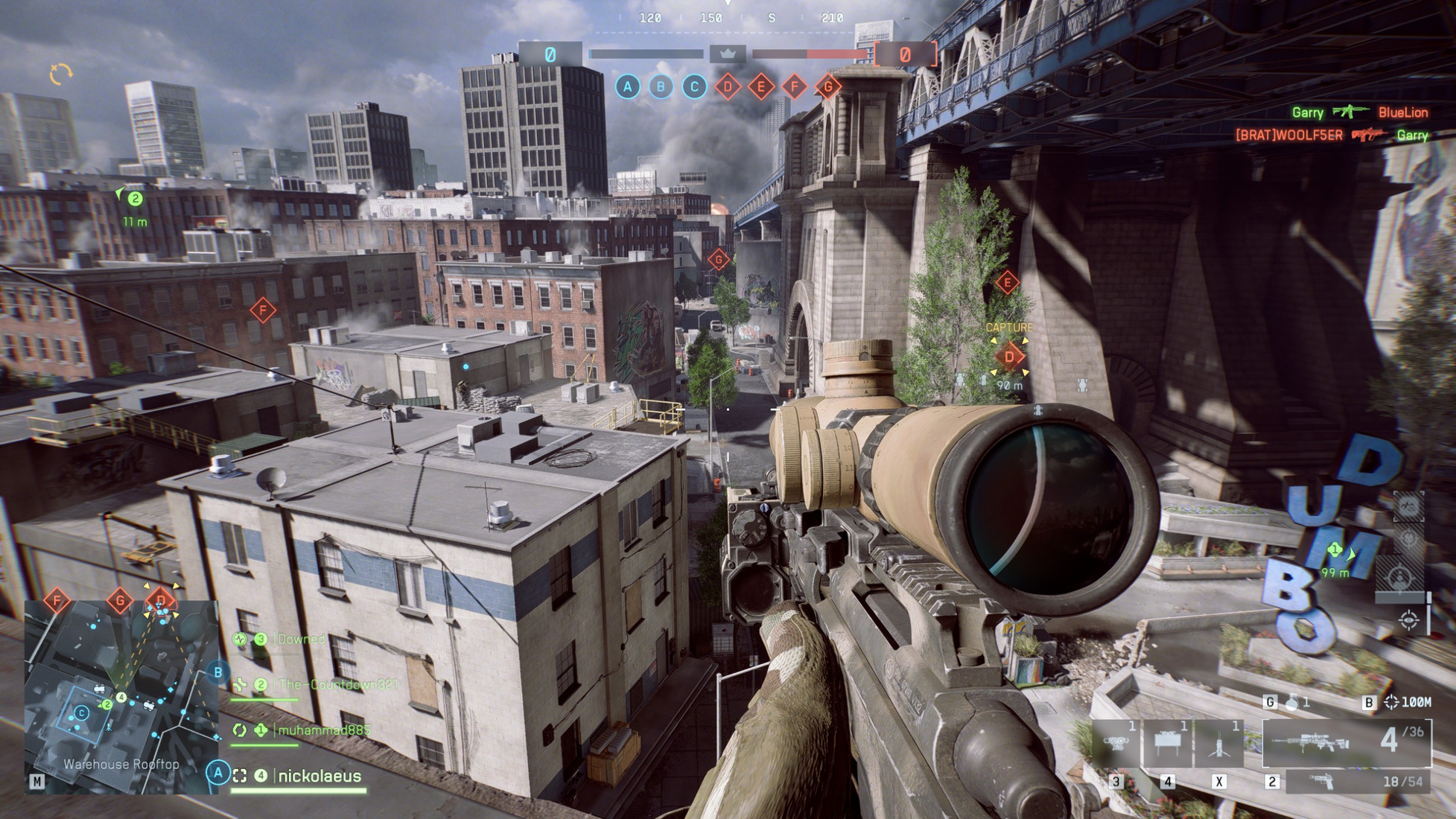
Task: Click the orange rotating arrows icon in the corner
Action: pyautogui.click(x=60, y=73)
